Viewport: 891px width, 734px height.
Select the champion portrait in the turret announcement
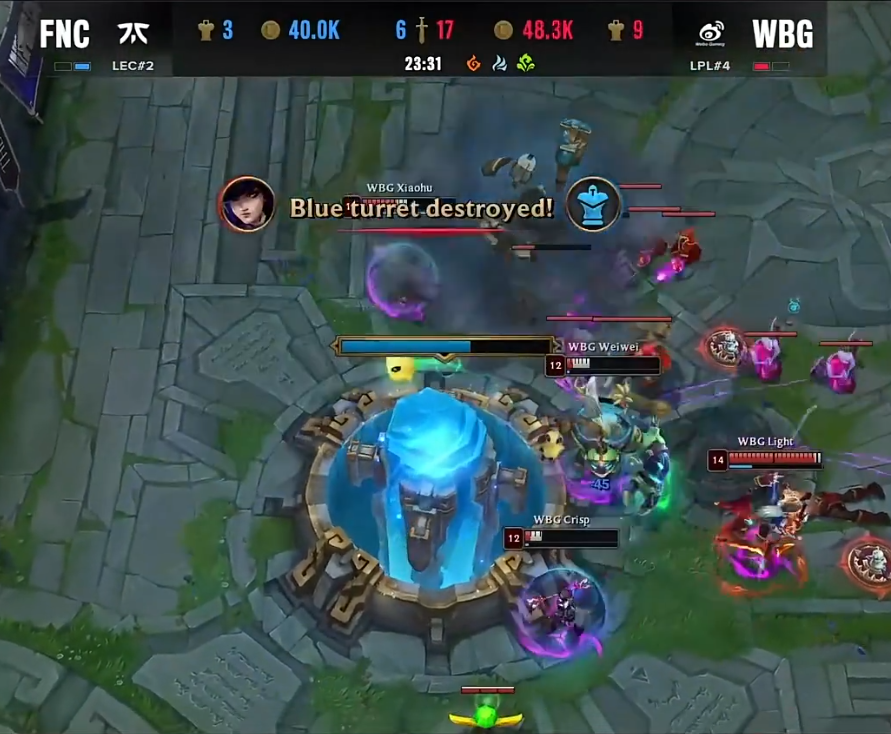click(247, 205)
